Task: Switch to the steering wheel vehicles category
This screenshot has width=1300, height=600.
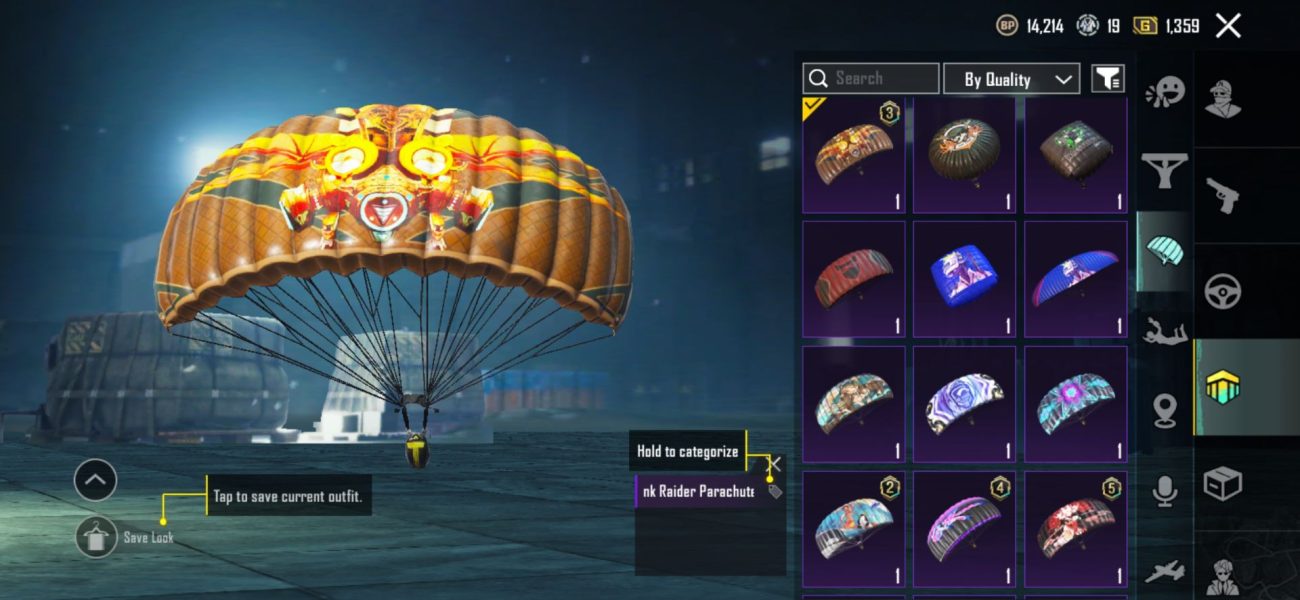Action: point(1222,292)
